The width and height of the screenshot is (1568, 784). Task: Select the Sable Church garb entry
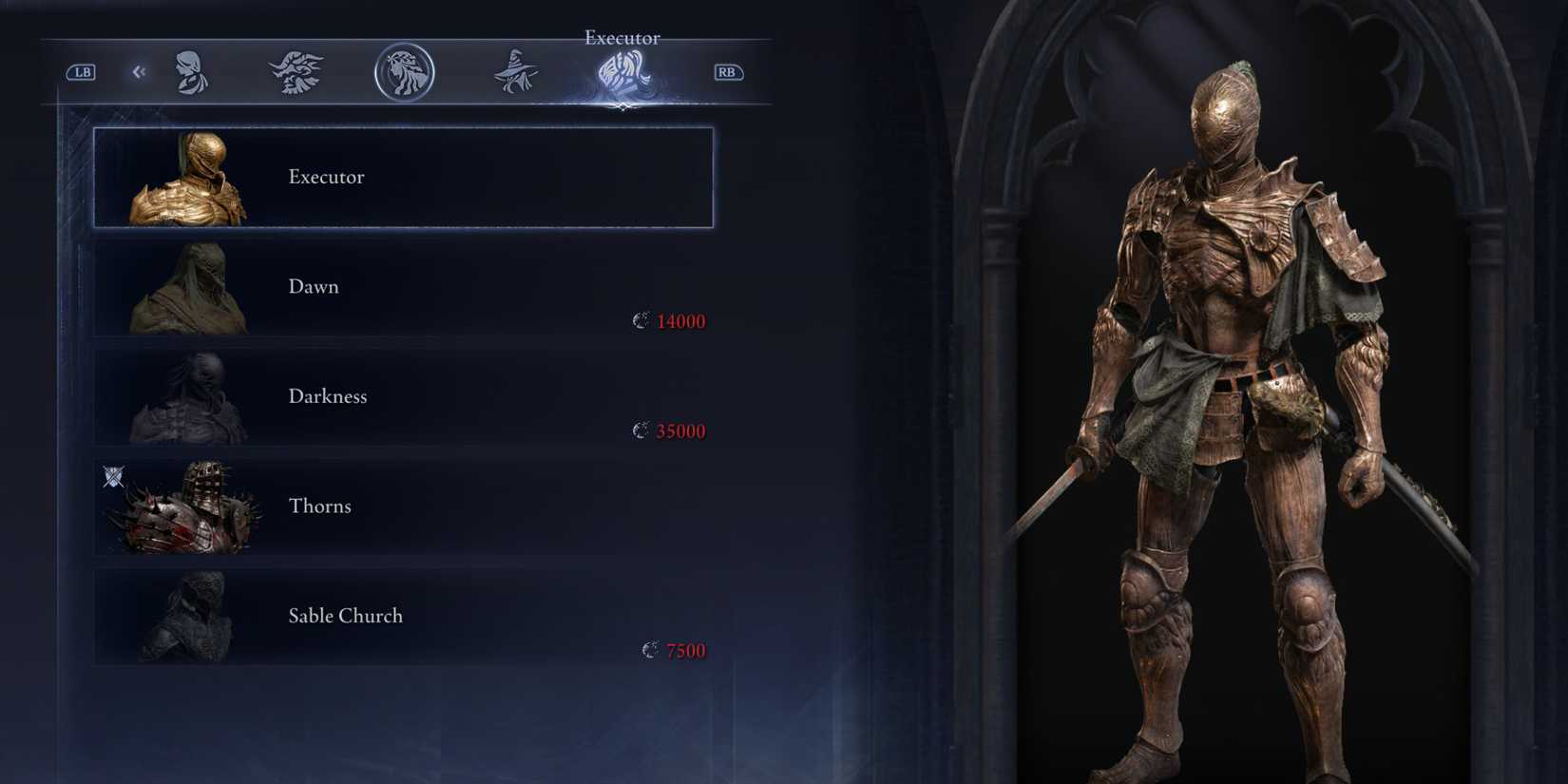(x=403, y=616)
